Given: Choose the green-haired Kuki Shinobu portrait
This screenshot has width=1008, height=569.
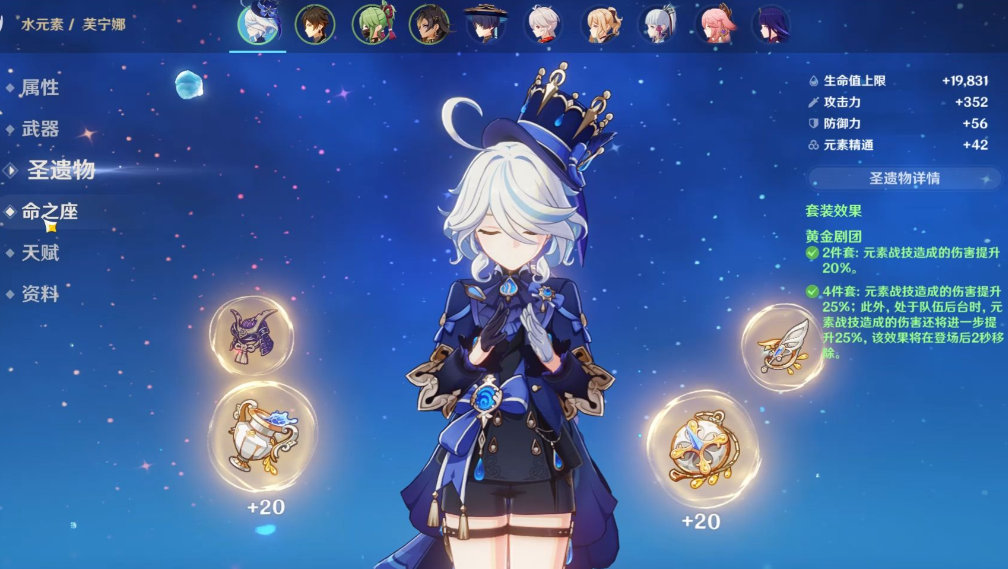Looking at the screenshot, I should coord(372,25).
